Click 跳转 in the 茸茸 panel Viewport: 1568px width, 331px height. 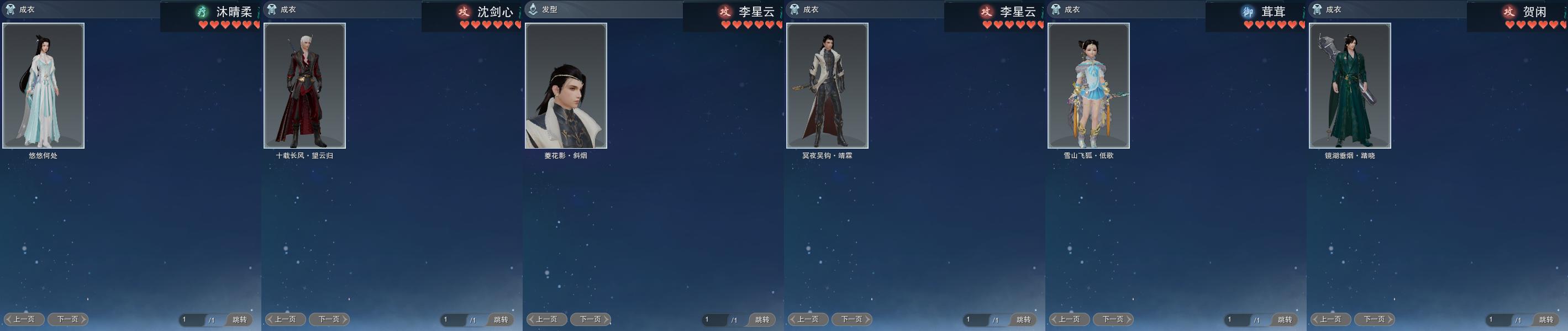pyautogui.click(x=1285, y=319)
